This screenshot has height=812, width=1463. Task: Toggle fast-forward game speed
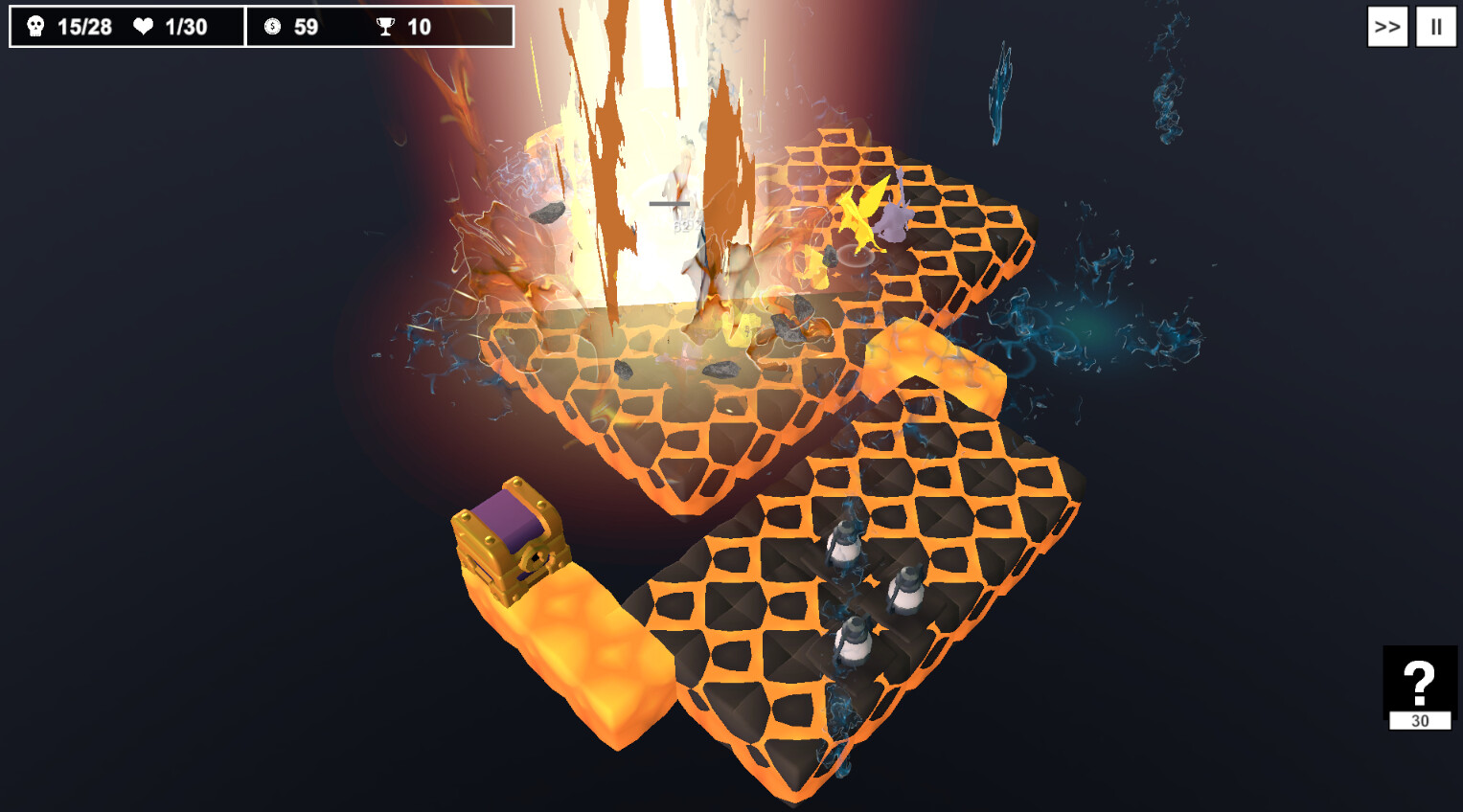pos(1386,26)
